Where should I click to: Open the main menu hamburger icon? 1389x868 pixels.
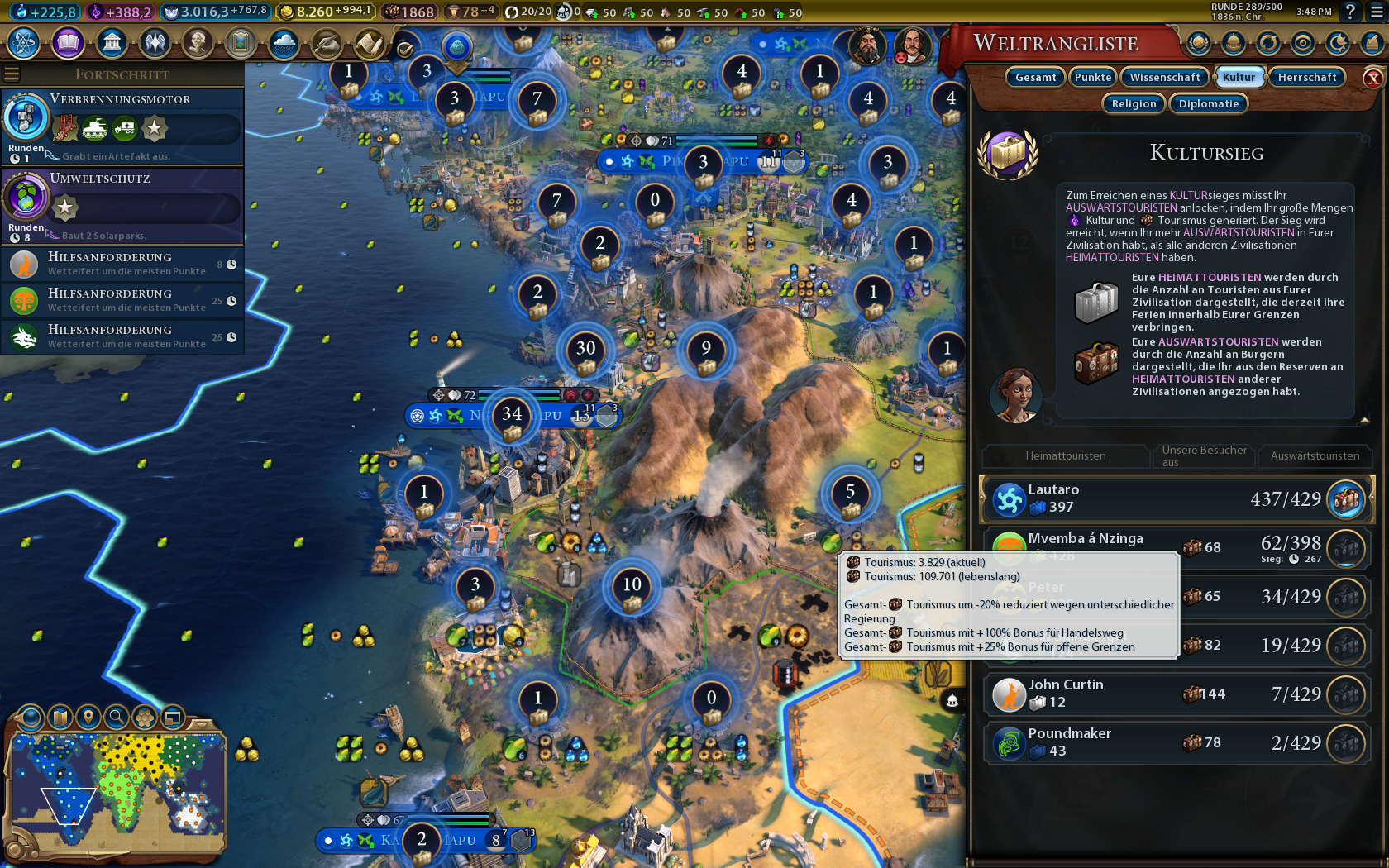tap(1377, 12)
